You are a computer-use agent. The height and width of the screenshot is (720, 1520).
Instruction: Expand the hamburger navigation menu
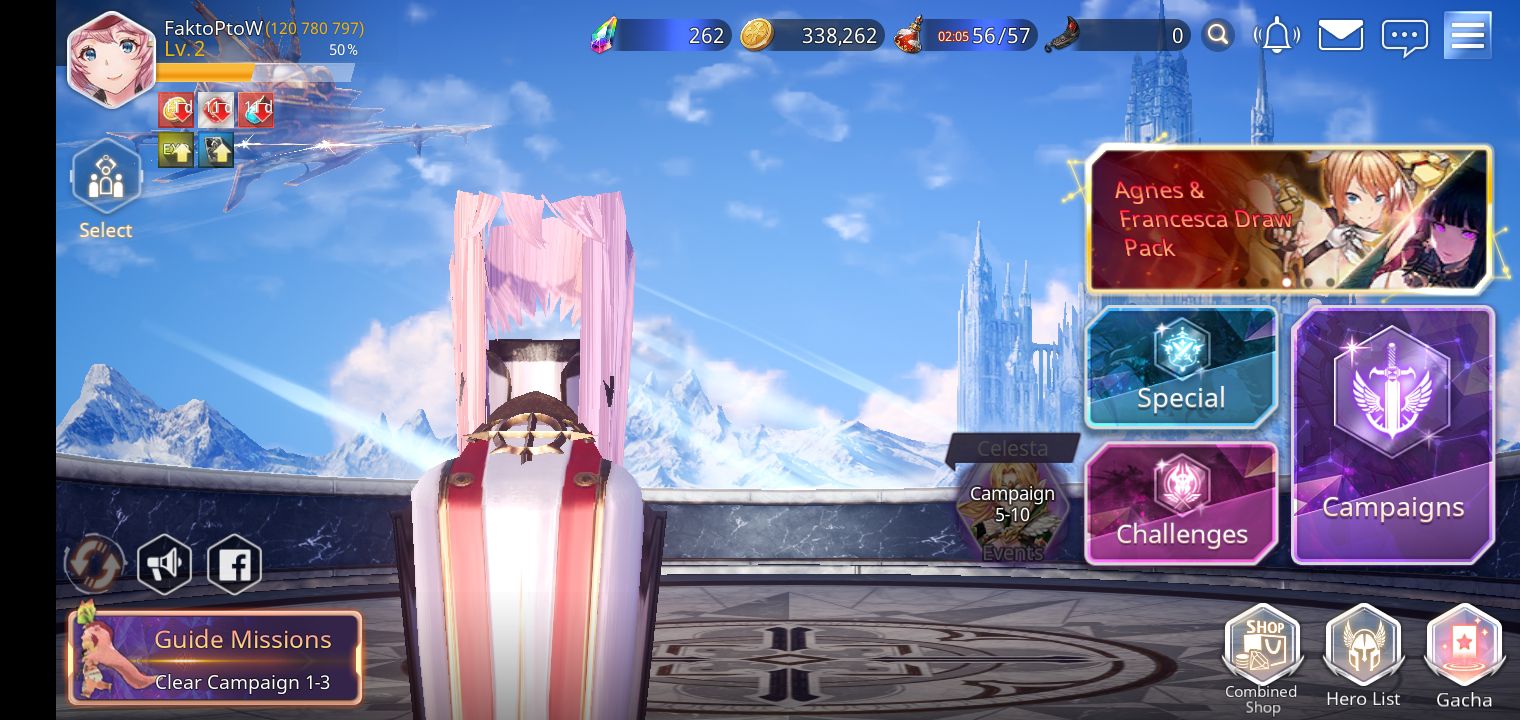click(1467, 34)
